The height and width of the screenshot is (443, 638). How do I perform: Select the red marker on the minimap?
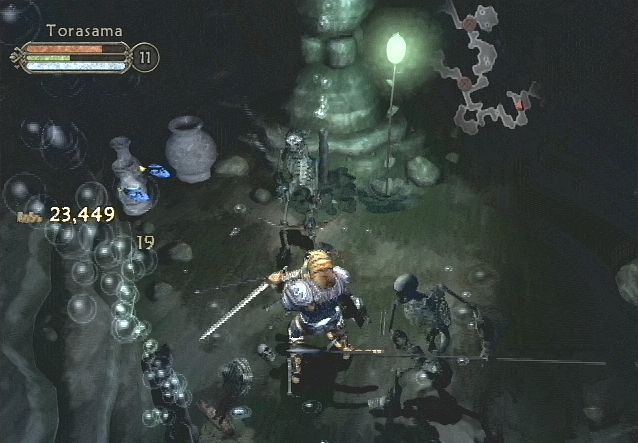(521, 103)
